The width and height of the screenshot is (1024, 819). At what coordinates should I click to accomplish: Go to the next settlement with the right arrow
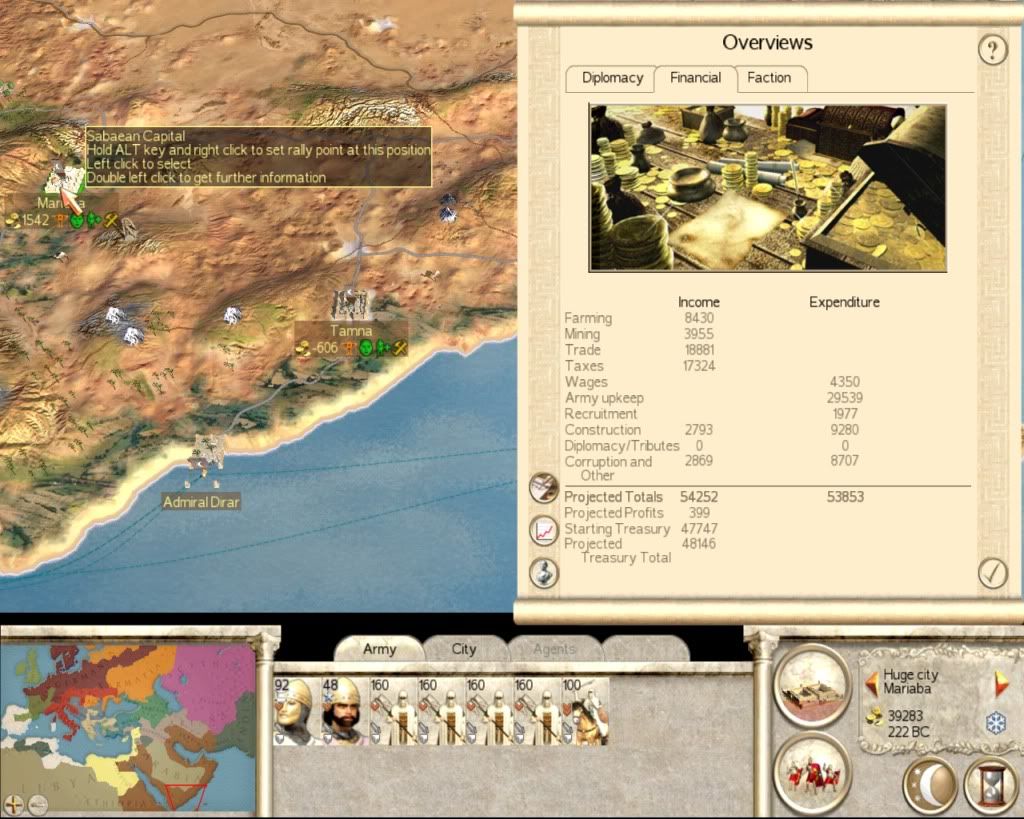point(999,684)
